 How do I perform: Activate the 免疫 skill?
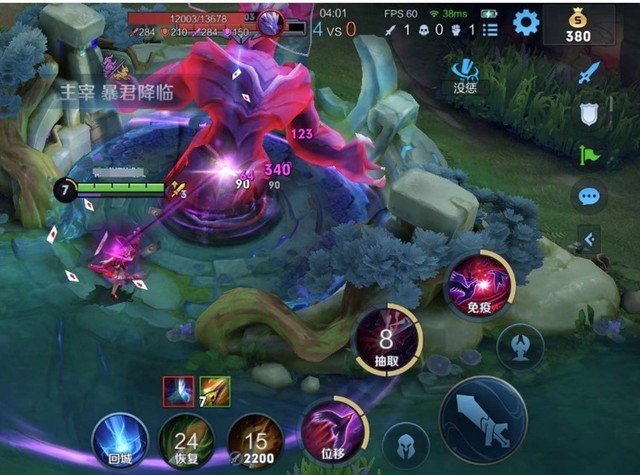[x=479, y=283]
